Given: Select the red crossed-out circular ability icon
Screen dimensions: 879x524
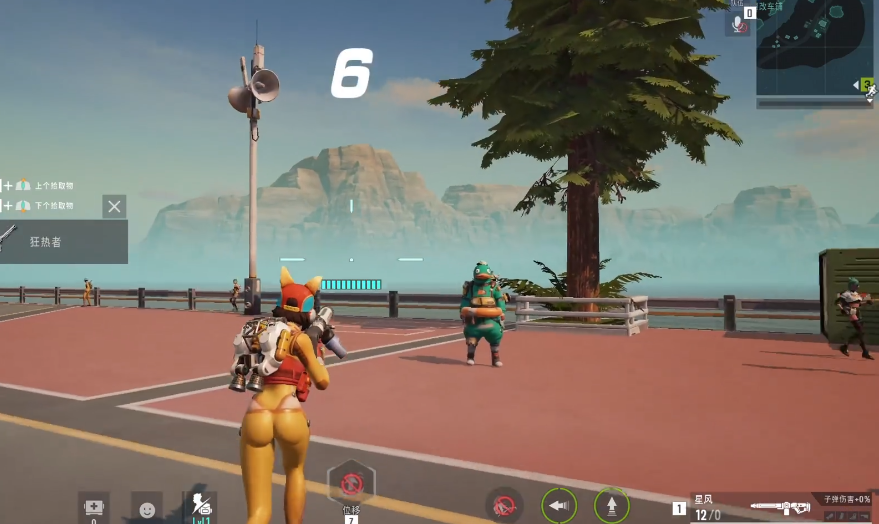Looking at the screenshot, I should 505,505.
